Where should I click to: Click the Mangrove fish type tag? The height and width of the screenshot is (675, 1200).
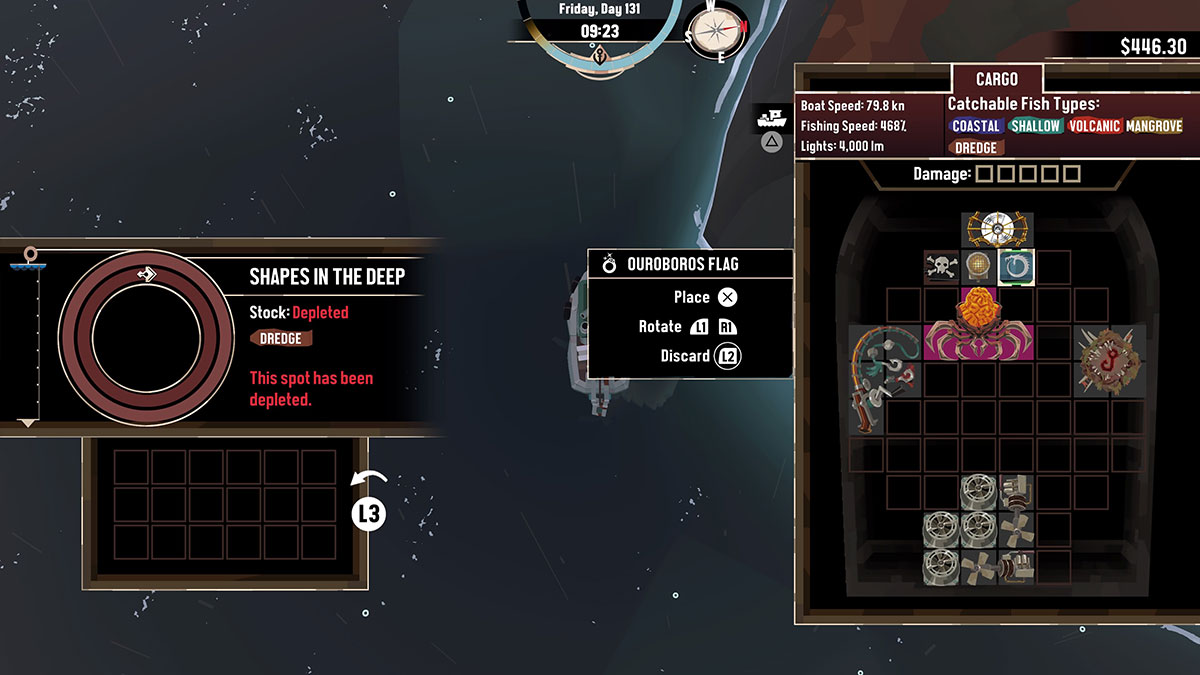[x=1154, y=126]
